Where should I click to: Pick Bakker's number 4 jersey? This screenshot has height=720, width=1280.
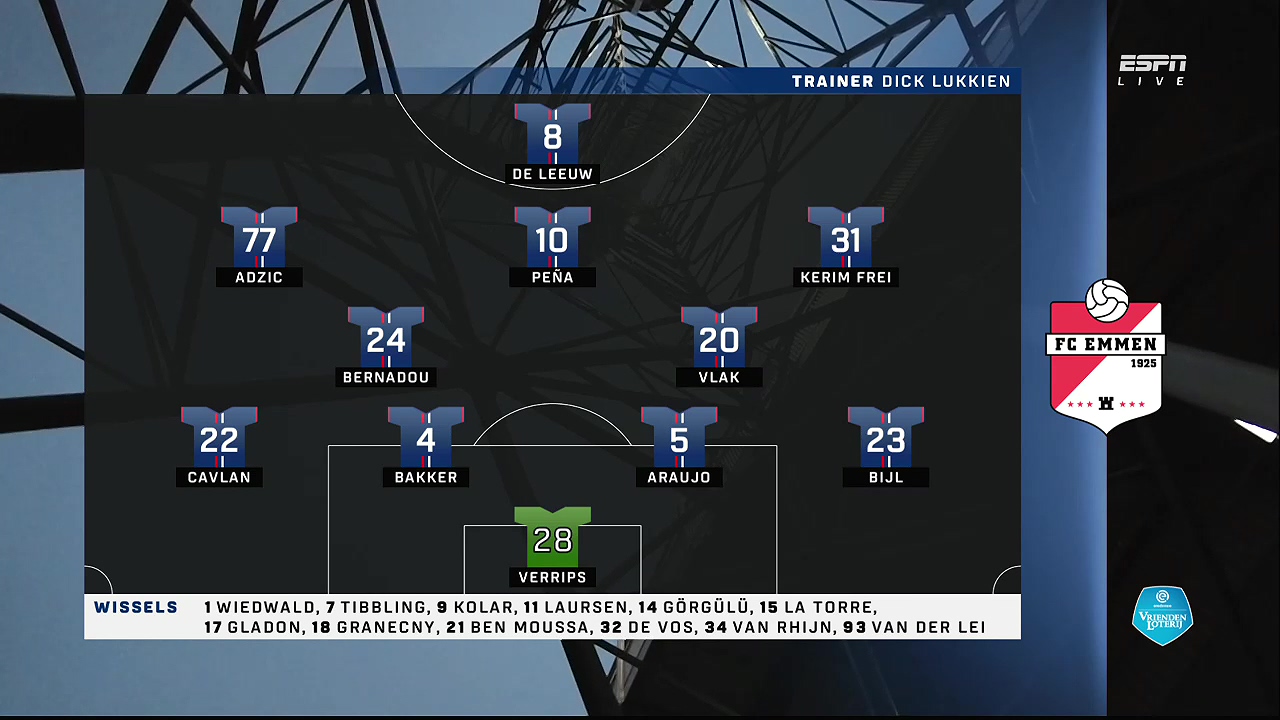click(x=426, y=438)
